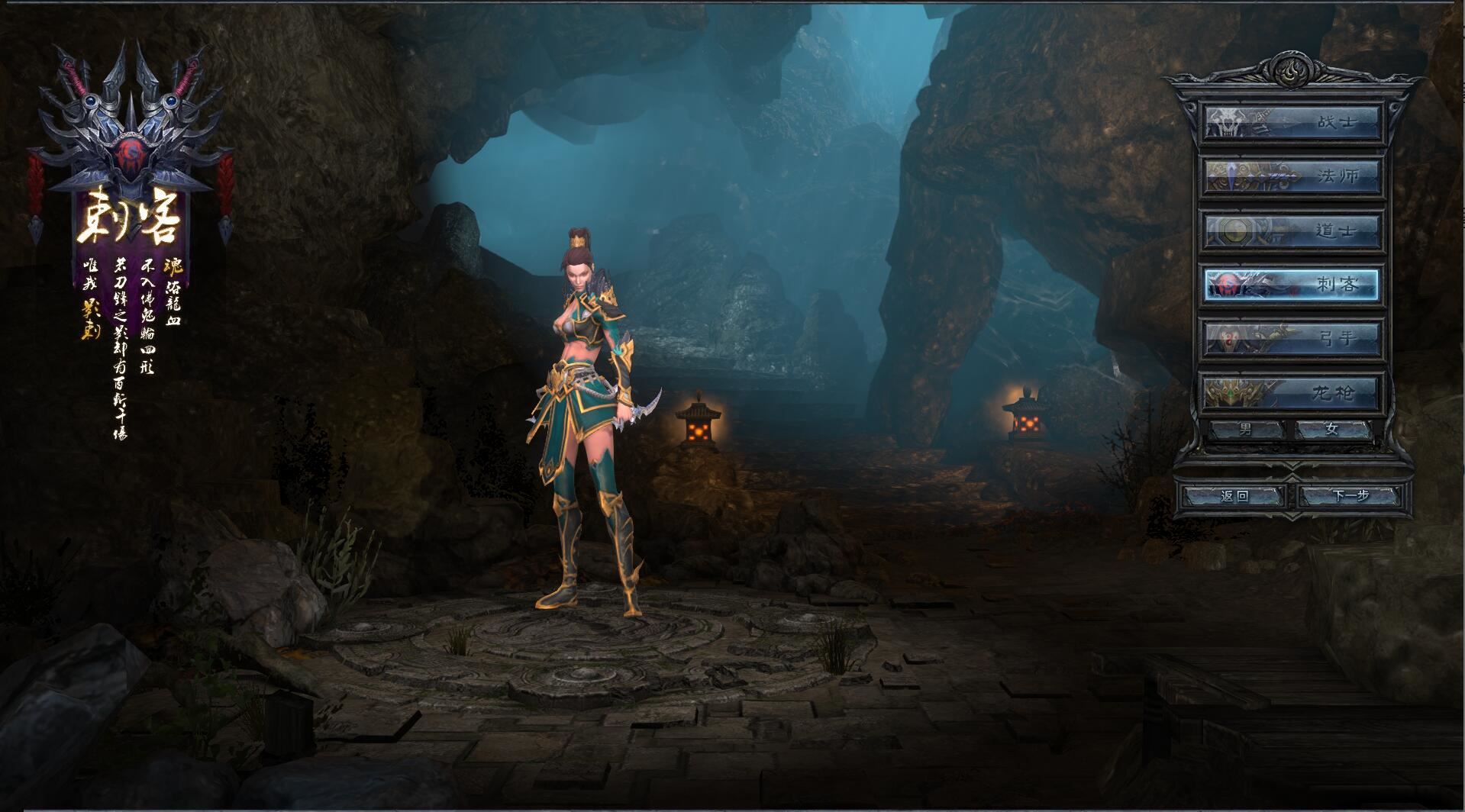This screenshot has width=1465, height=812.
Task: Choose the 法师 mage class
Action: pyautogui.click(x=1292, y=176)
